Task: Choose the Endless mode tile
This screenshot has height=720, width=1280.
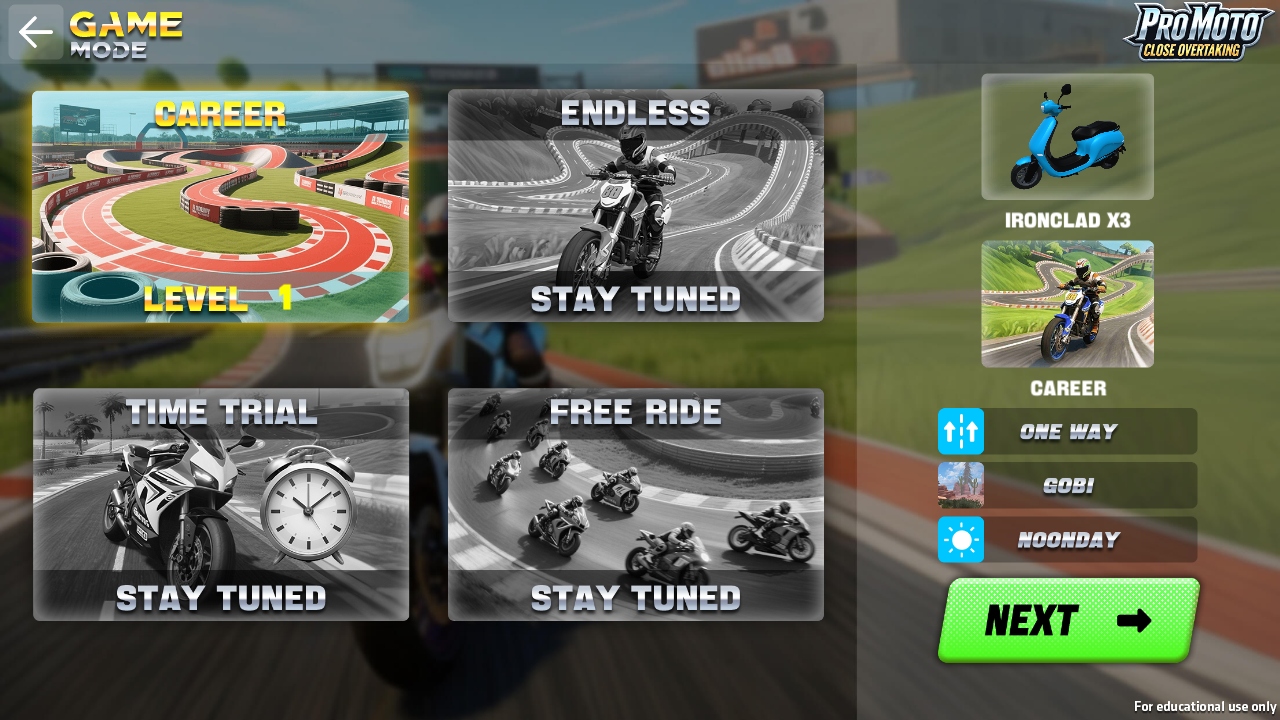Action: click(x=636, y=206)
